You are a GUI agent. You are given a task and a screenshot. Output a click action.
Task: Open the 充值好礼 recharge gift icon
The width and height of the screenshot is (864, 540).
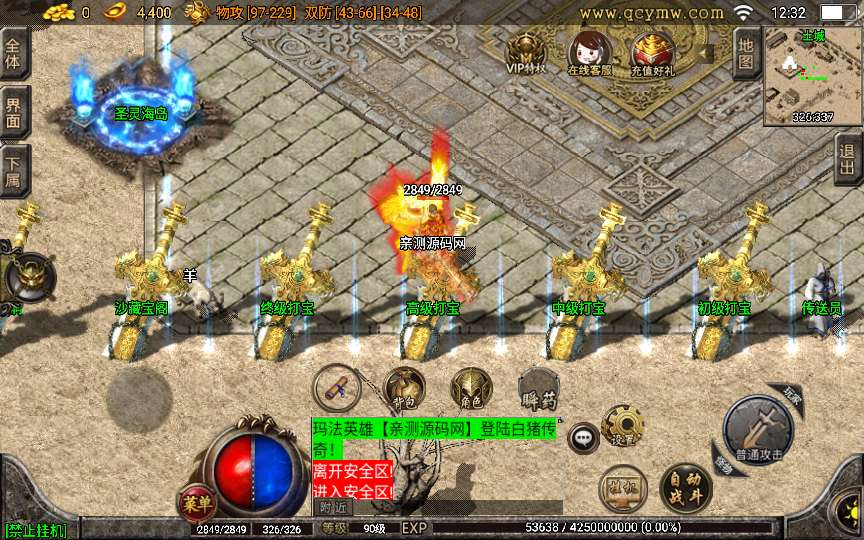(652, 54)
